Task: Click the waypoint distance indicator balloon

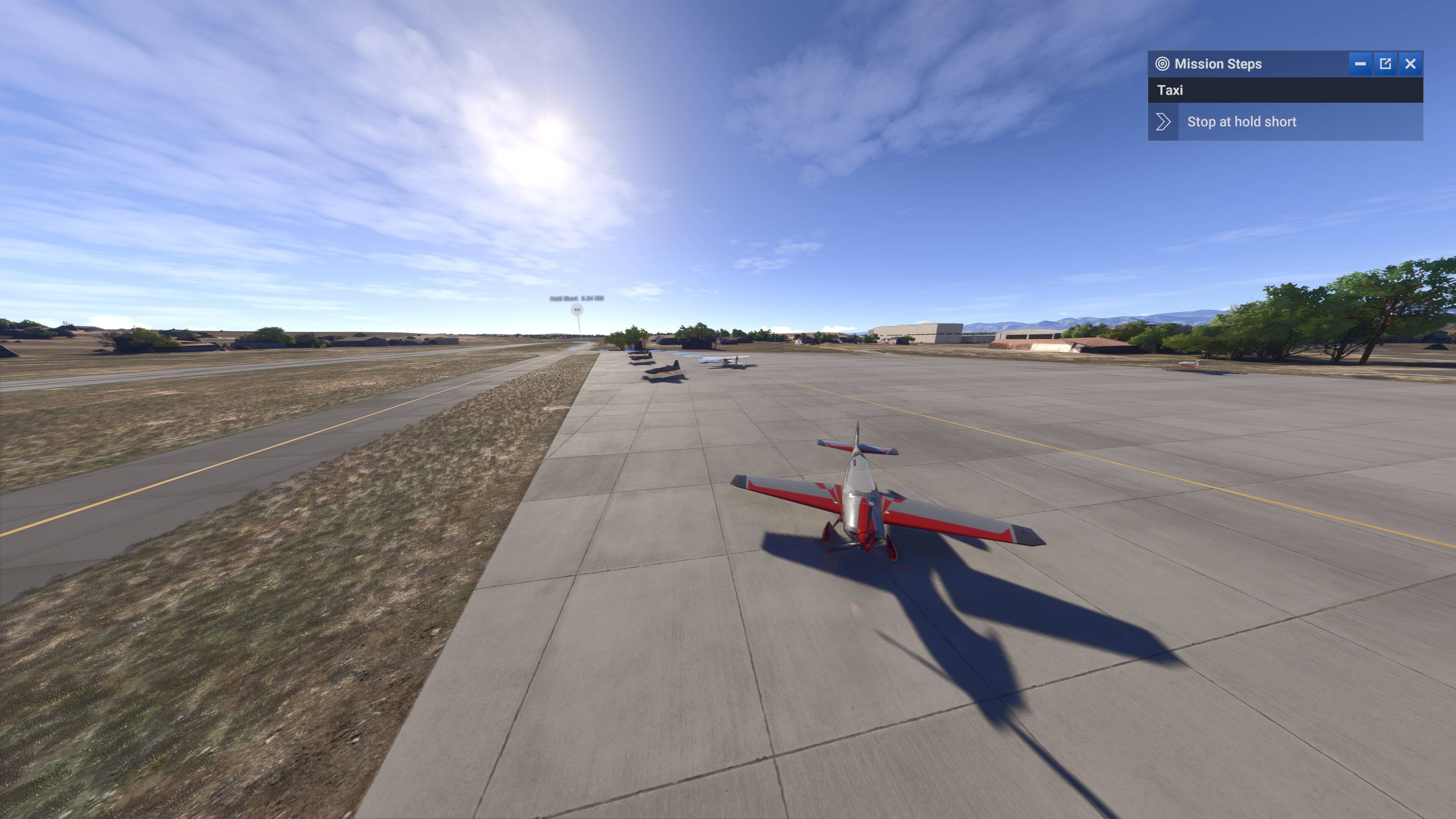Action: pyautogui.click(x=577, y=308)
